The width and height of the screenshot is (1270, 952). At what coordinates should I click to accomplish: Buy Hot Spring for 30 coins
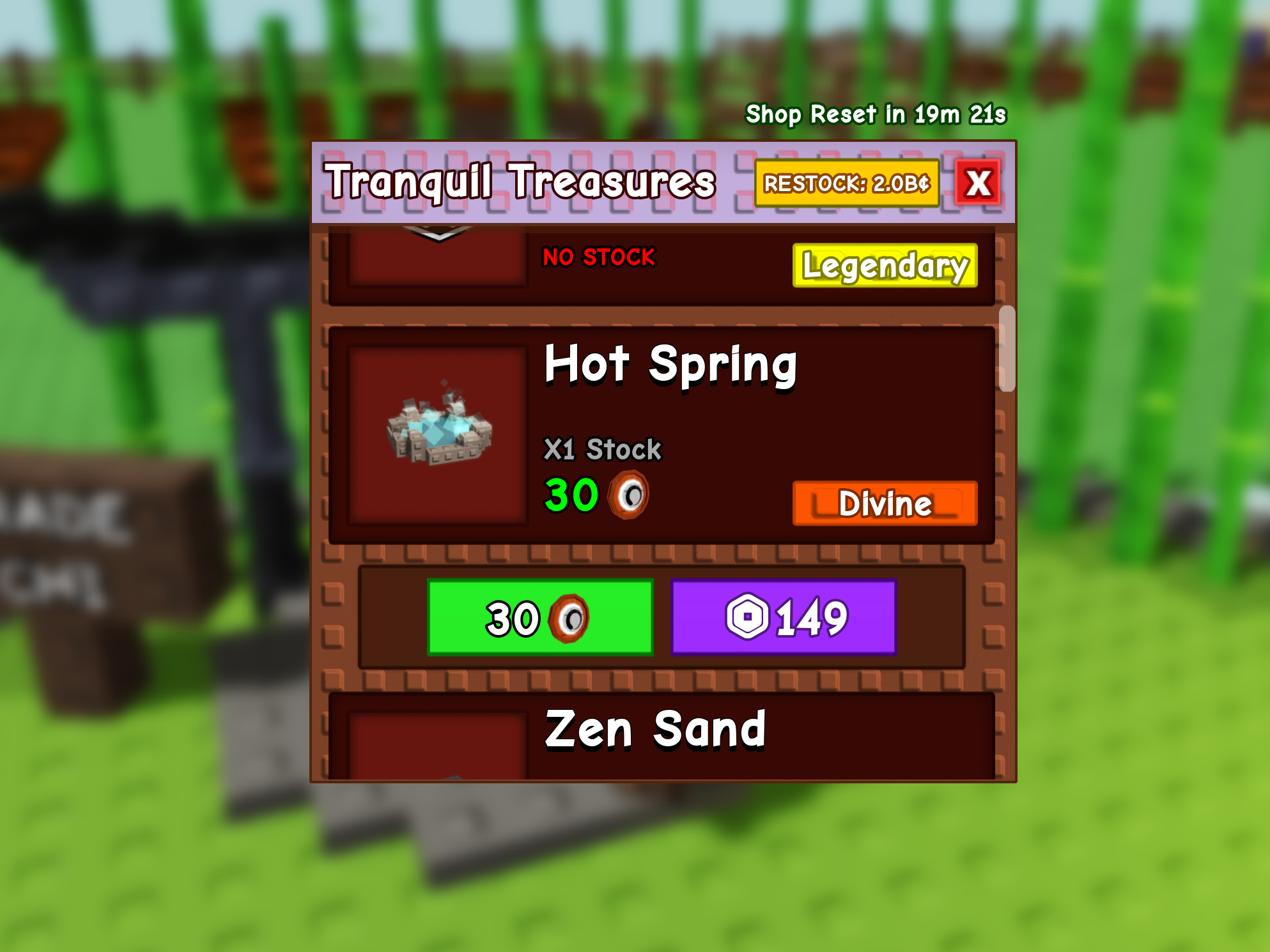(539, 615)
